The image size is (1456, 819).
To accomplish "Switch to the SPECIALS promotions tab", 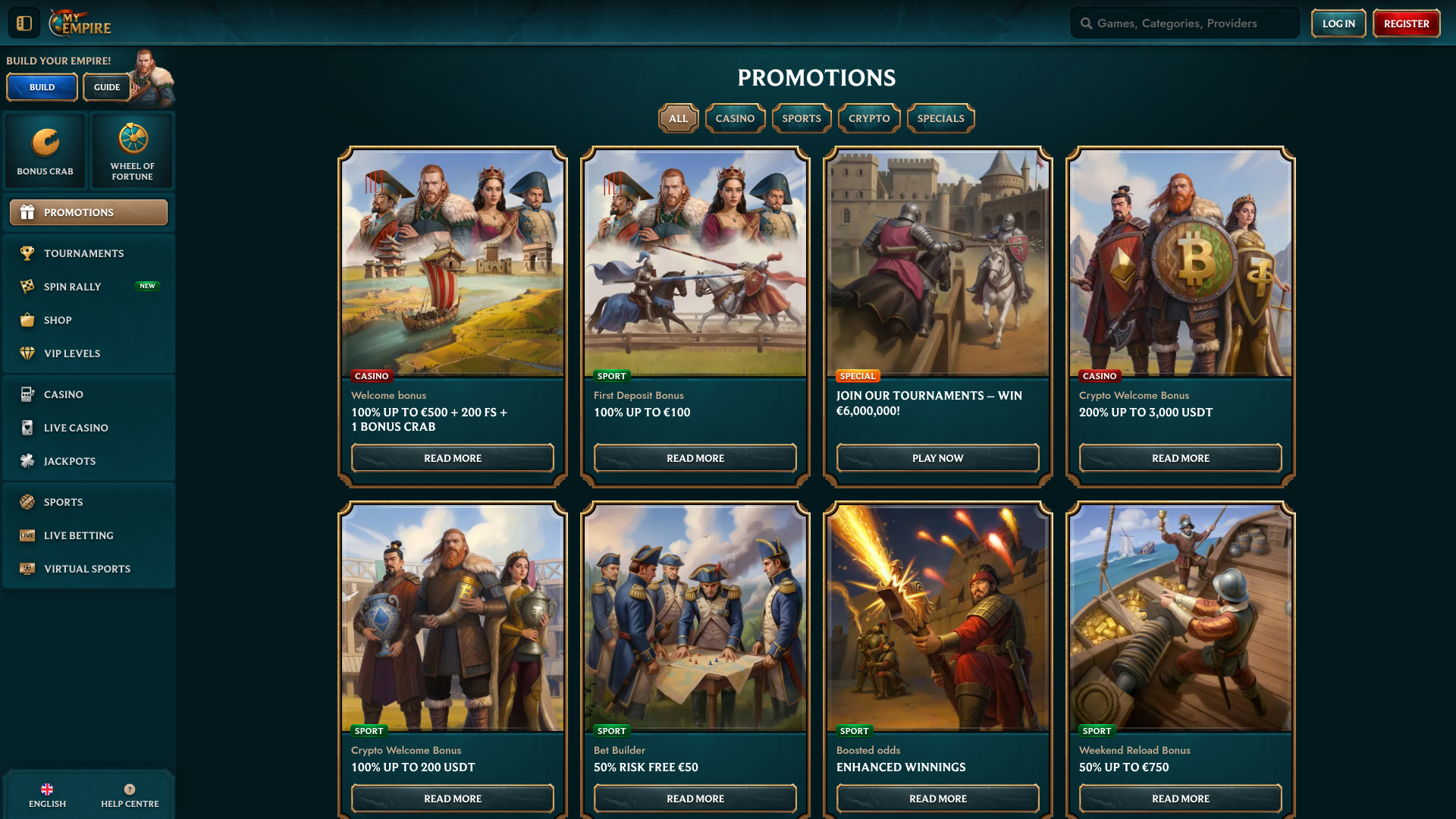I will pos(940,118).
